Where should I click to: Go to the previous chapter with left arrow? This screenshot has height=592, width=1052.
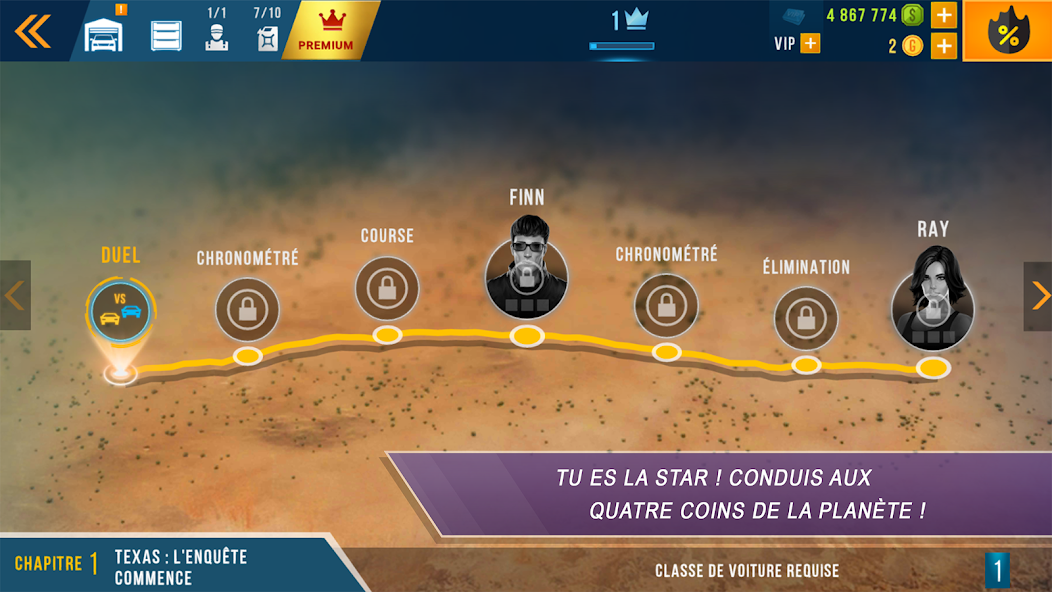14,296
